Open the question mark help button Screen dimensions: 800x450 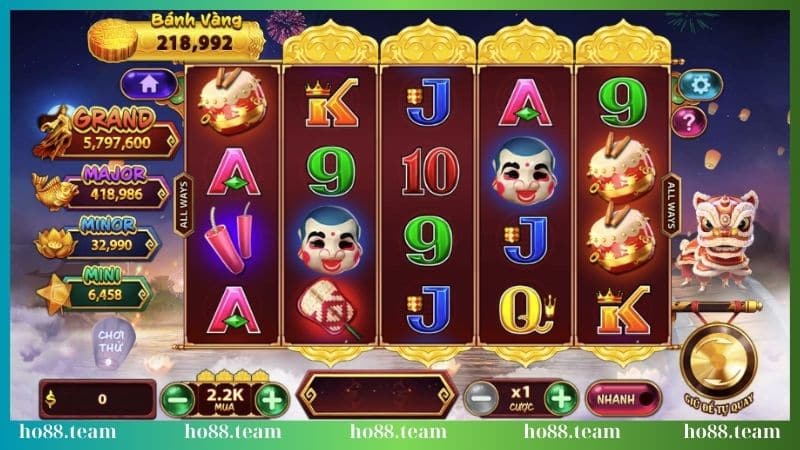[x=690, y=122]
